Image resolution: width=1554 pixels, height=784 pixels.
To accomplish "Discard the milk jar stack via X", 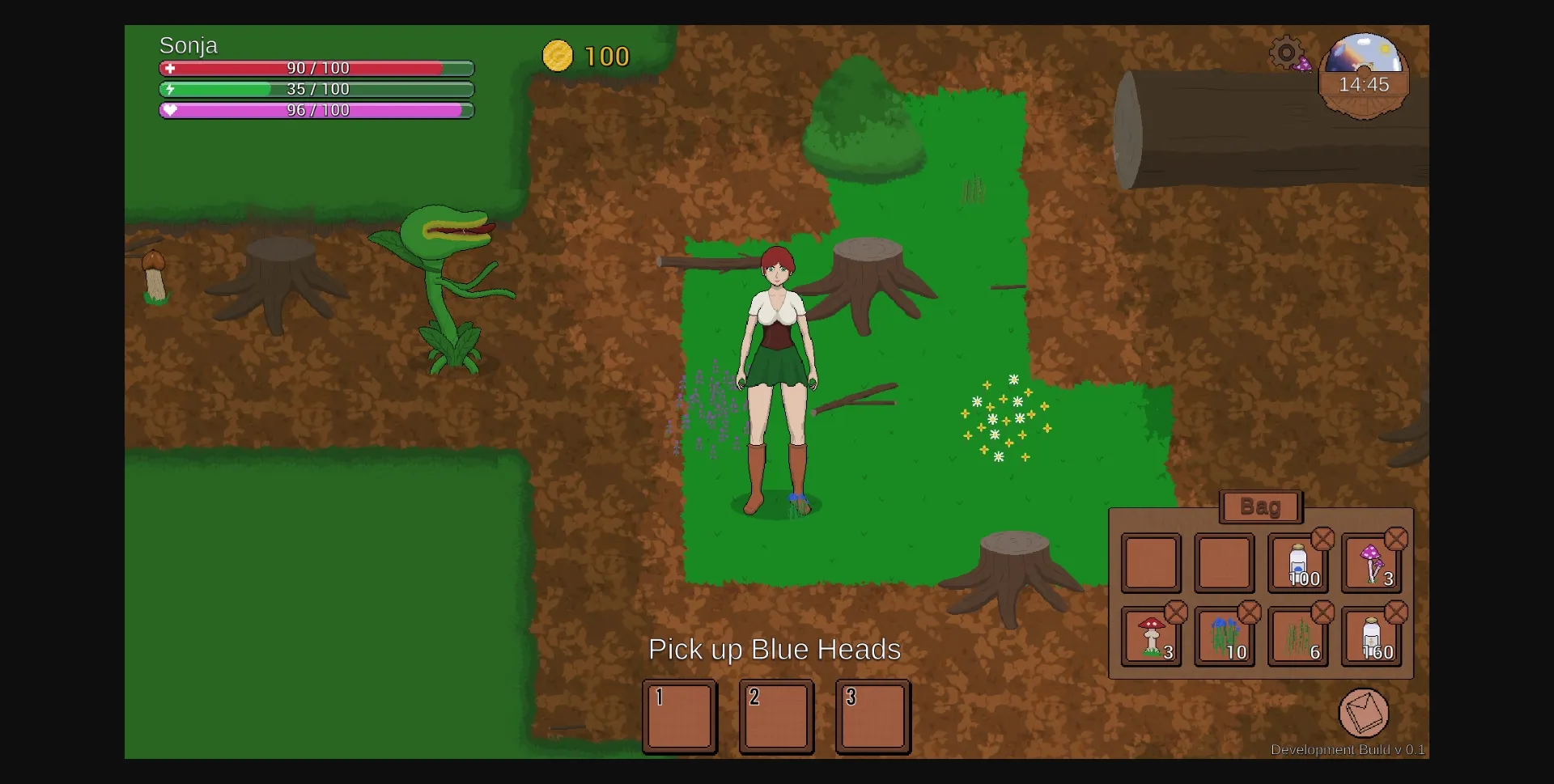I will coord(1398,612).
